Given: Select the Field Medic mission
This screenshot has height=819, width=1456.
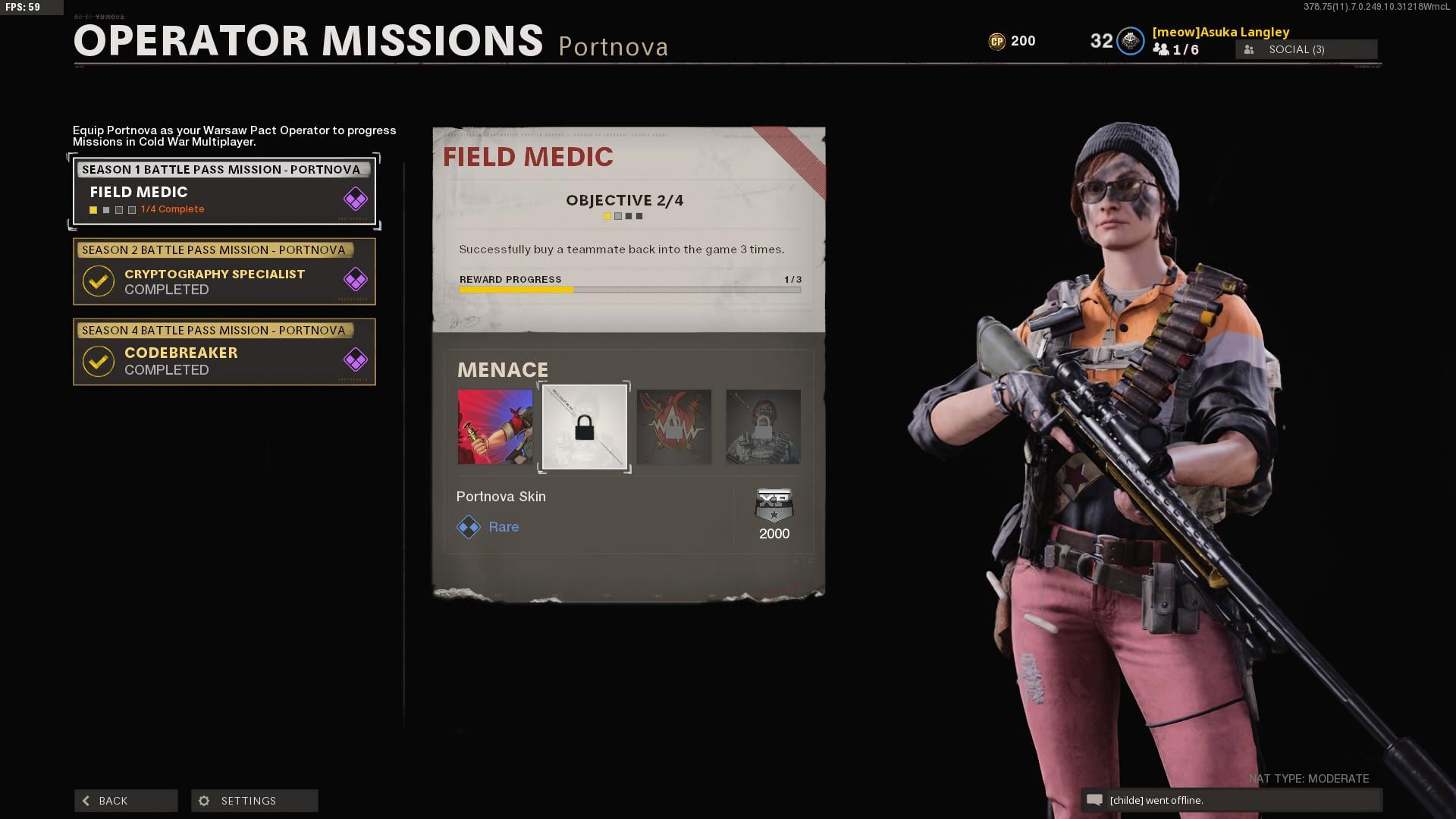Looking at the screenshot, I should click(x=224, y=191).
